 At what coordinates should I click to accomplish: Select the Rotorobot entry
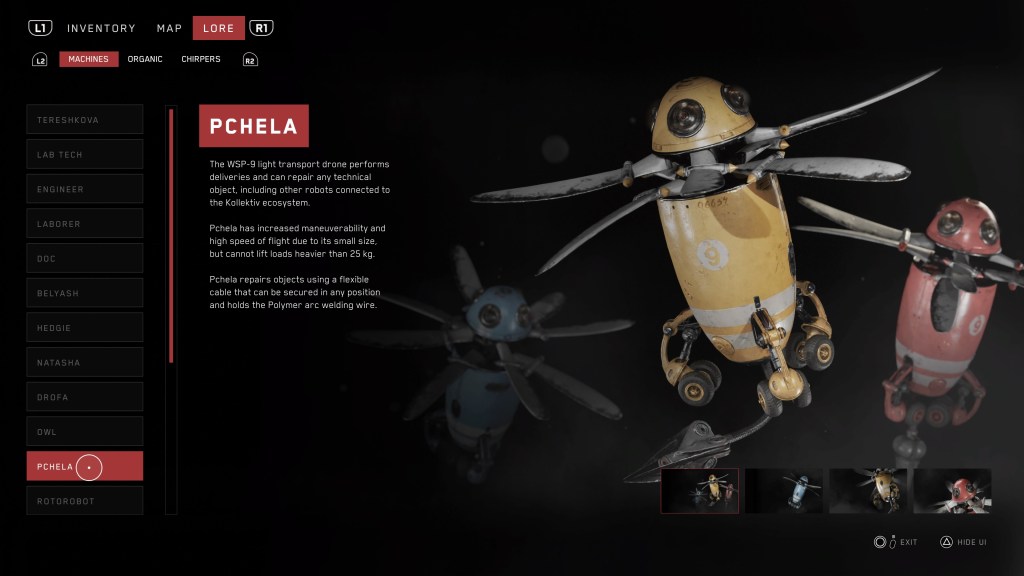[85, 501]
